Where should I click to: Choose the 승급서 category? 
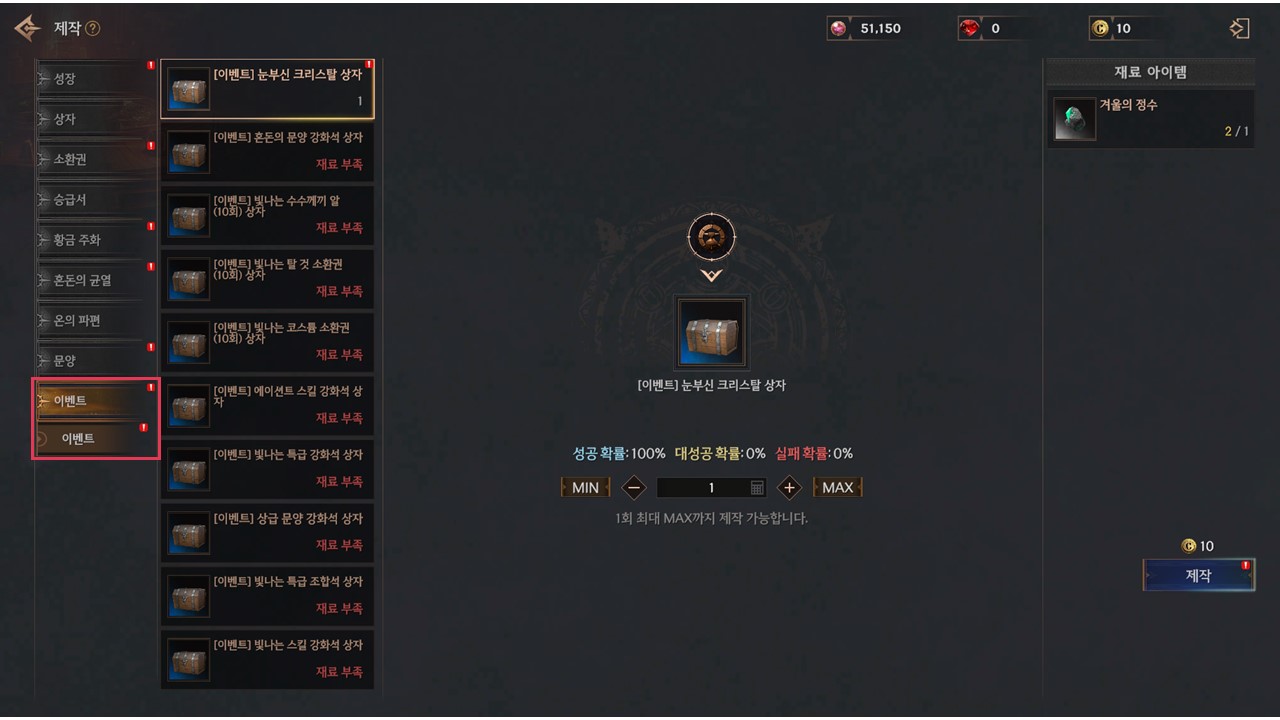tap(95, 200)
